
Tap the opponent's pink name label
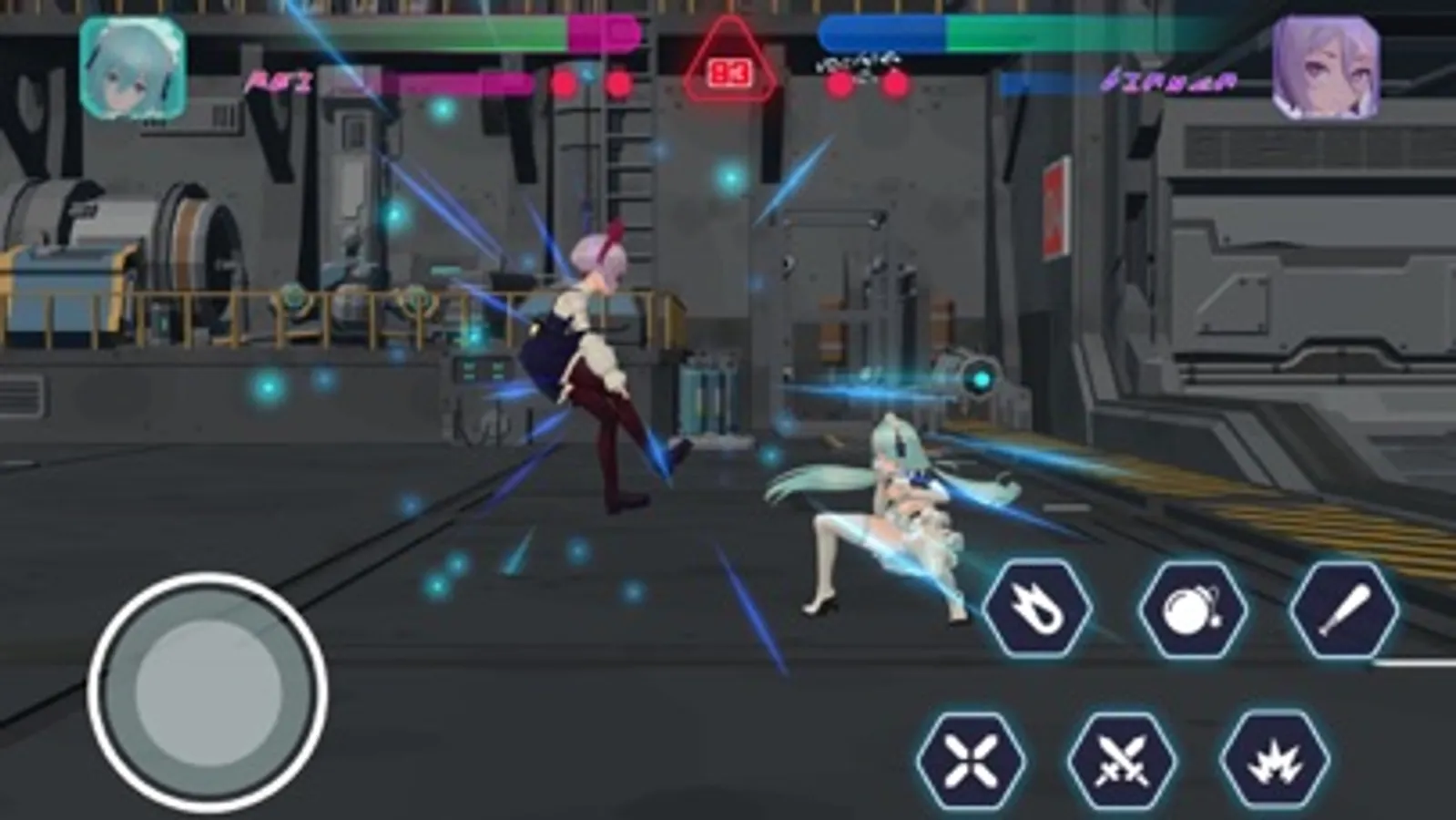click(1168, 82)
